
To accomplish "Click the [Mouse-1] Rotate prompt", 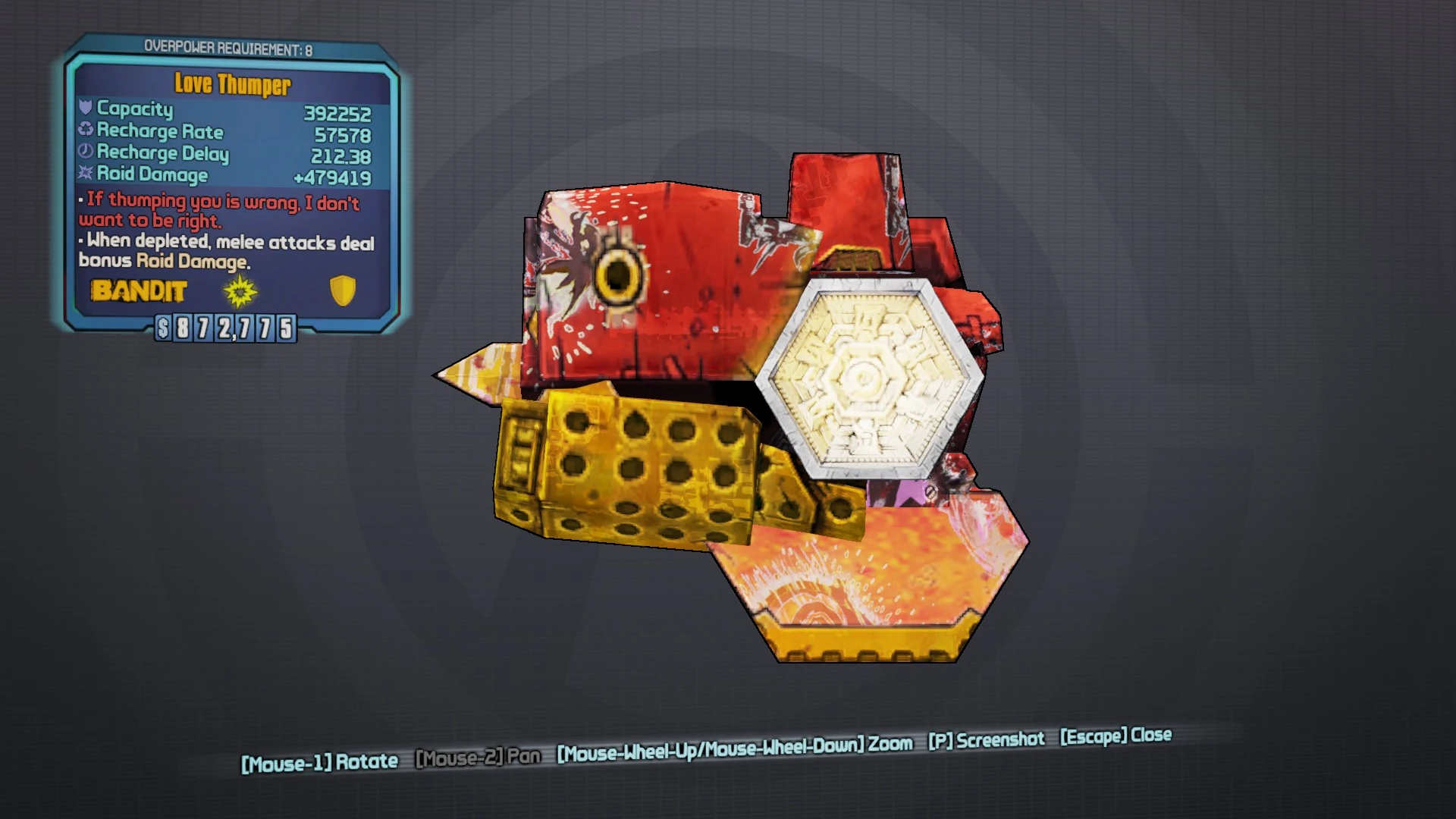I will coord(320,758).
